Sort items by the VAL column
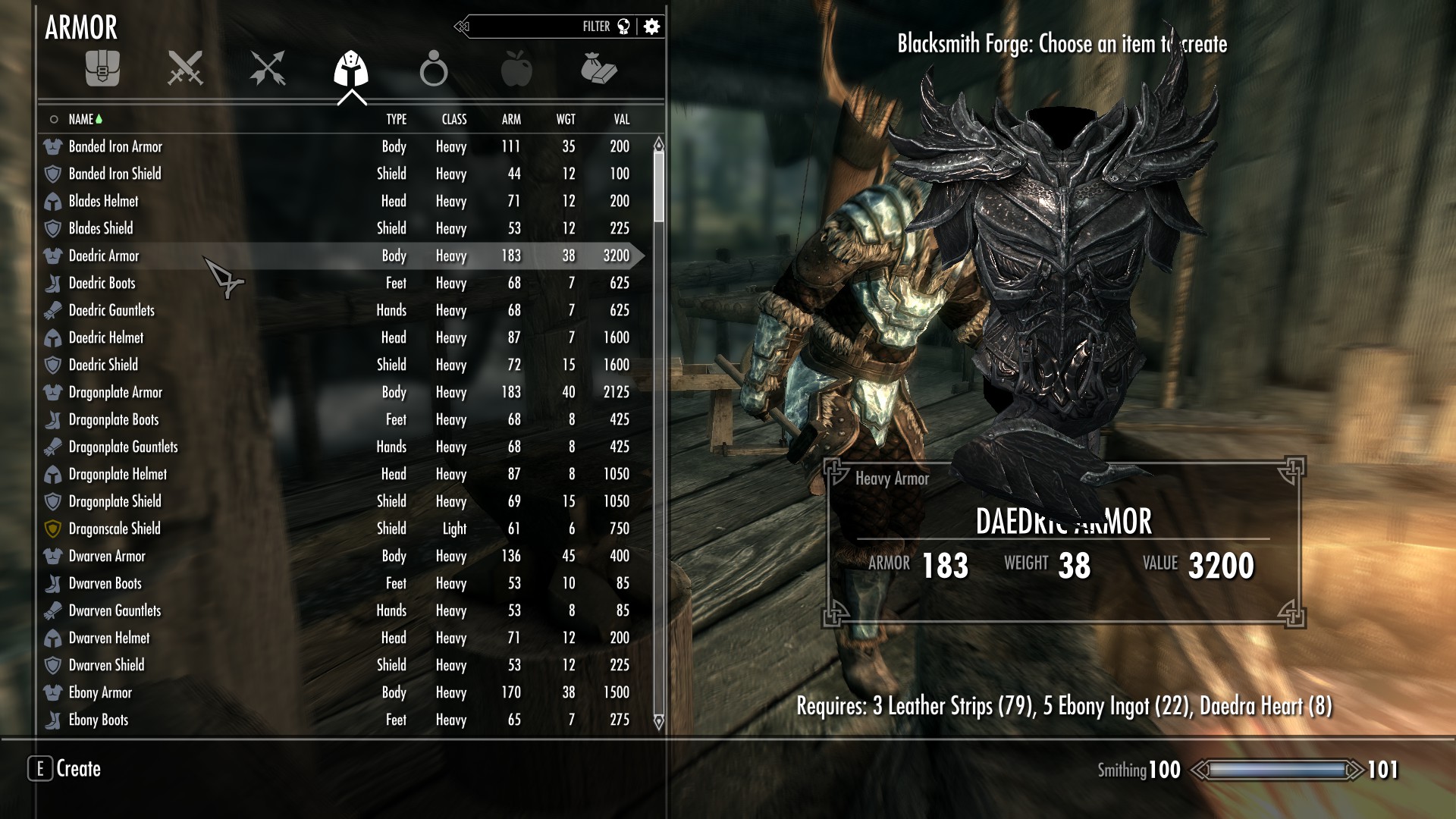The height and width of the screenshot is (819, 1456). [621, 119]
